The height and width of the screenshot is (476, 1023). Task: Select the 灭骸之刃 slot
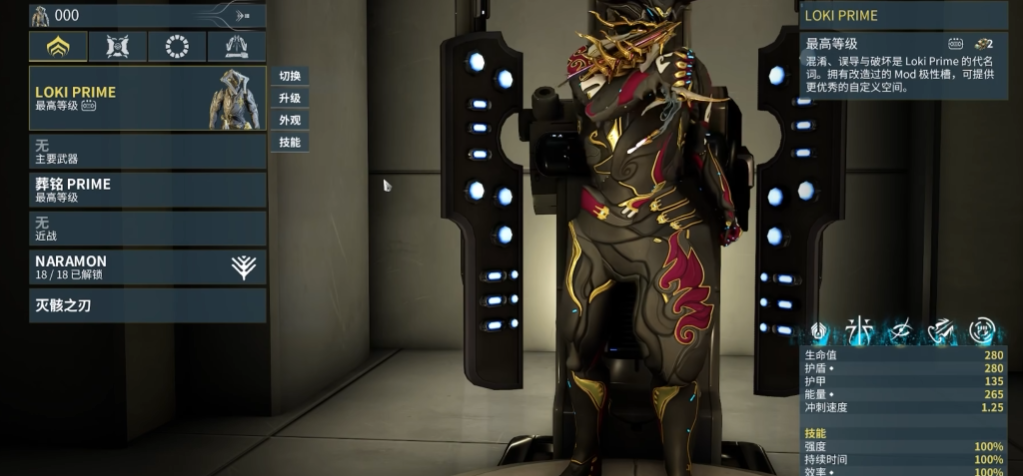tap(148, 305)
